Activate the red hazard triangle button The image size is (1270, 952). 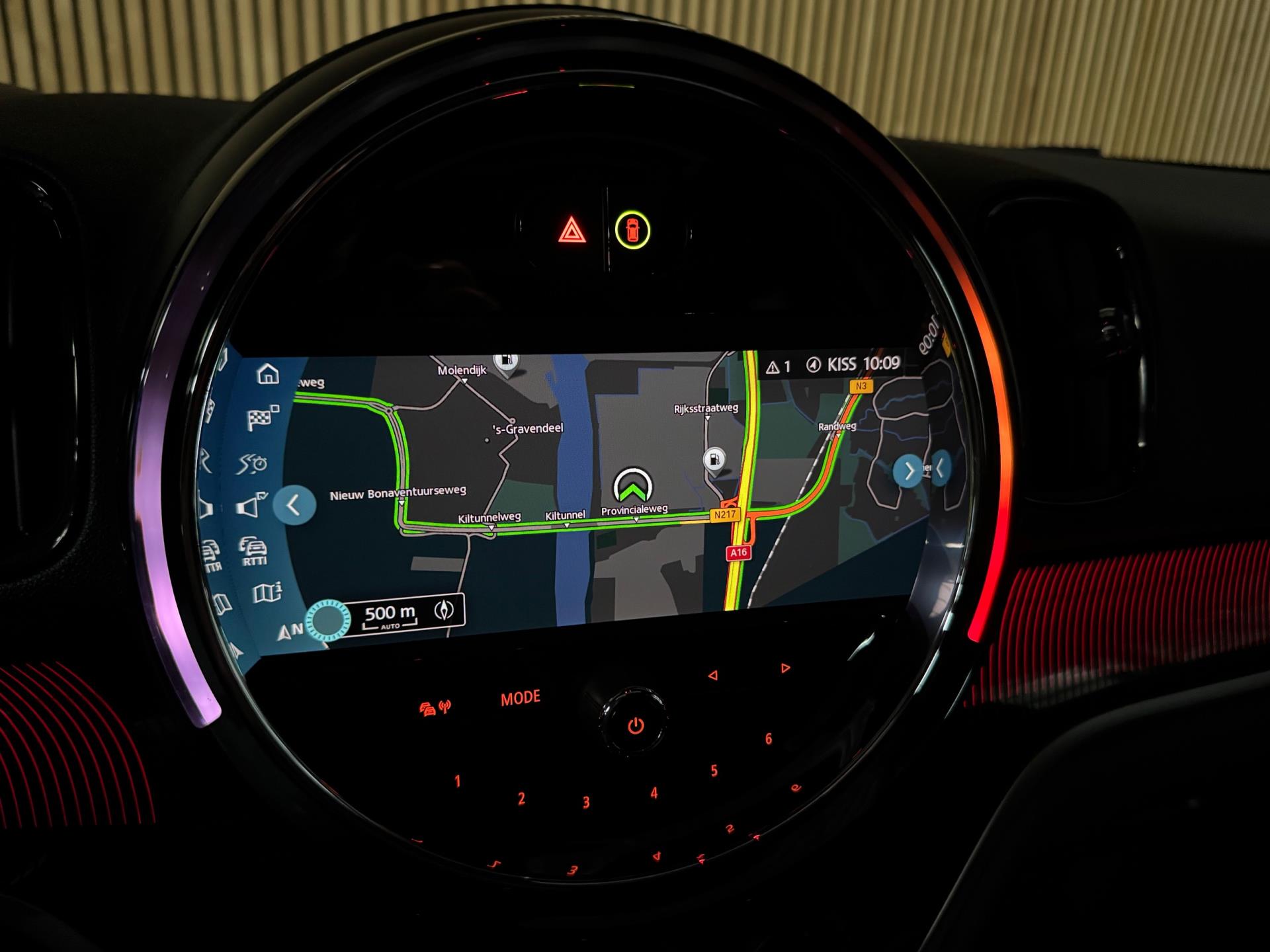coord(572,231)
